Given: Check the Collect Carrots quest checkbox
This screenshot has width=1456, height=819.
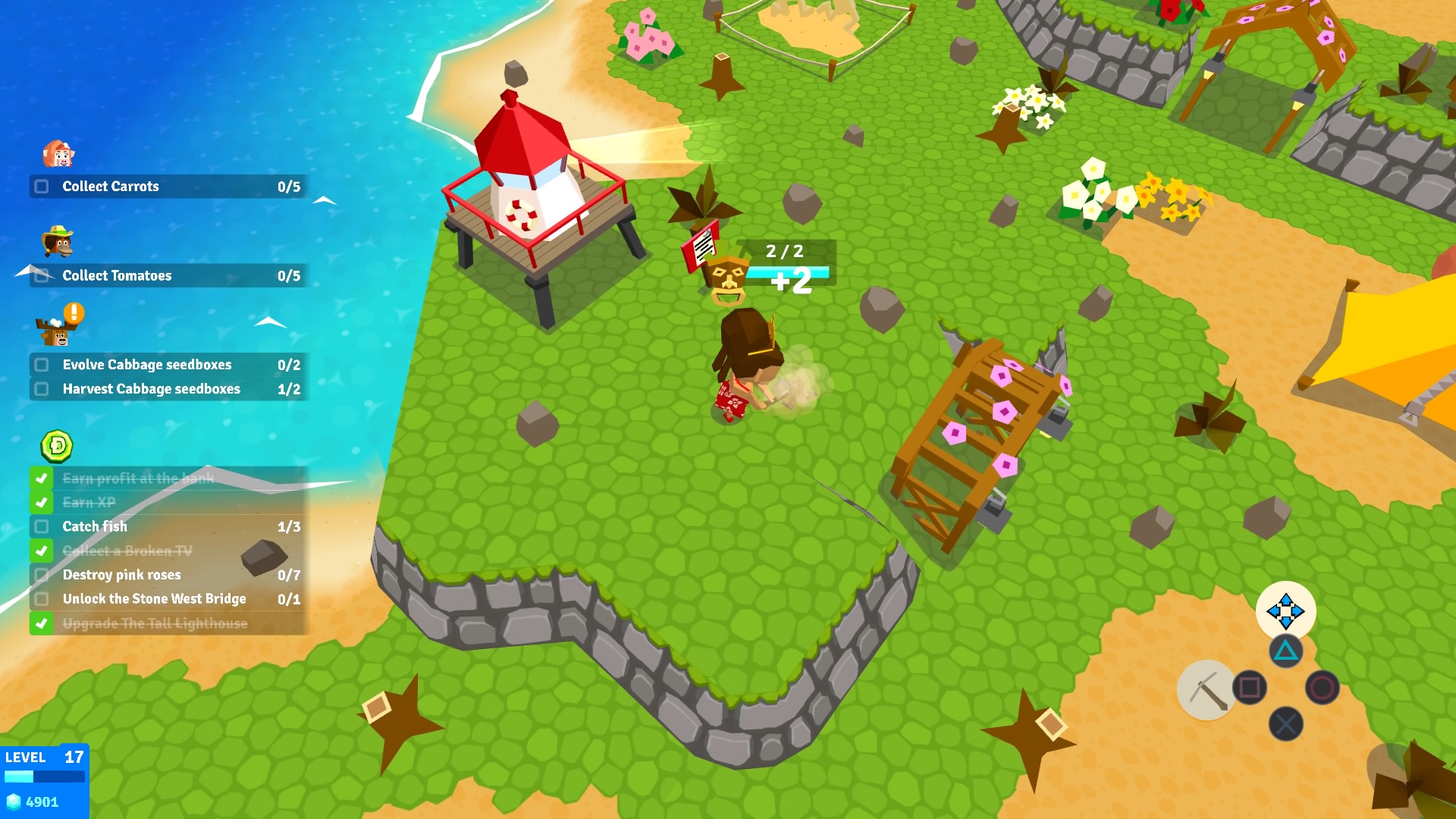Looking at the screenshot, I should 41,187.
